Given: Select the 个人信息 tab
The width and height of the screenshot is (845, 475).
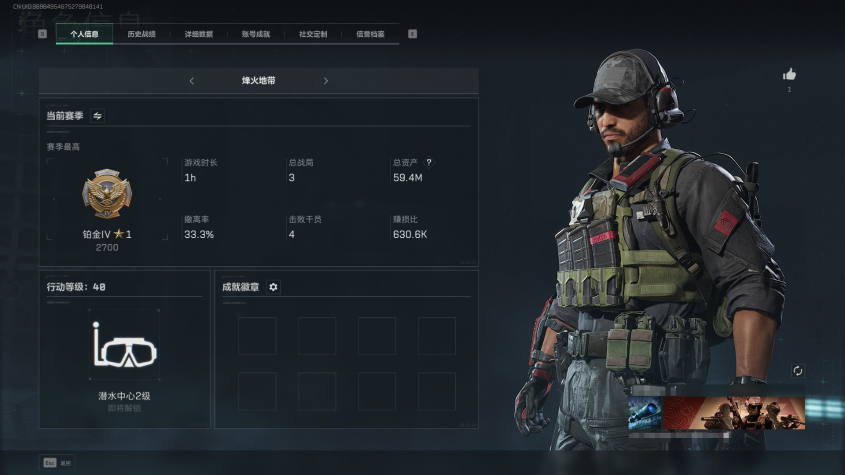Looking at the screenshot, I should click(x=84, y=34).
